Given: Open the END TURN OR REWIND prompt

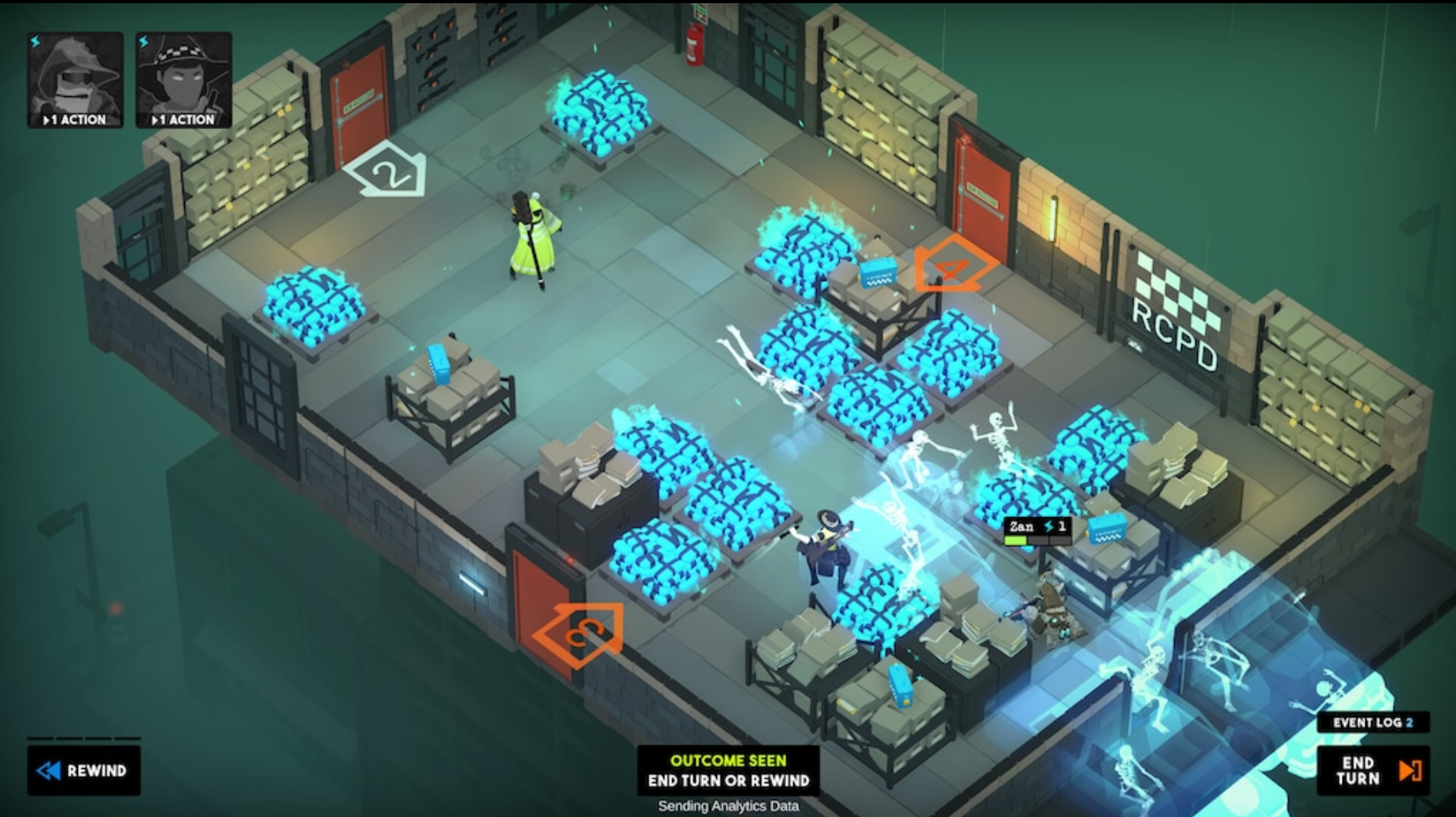Looking at the screenshot, I should tap(728, 782).
